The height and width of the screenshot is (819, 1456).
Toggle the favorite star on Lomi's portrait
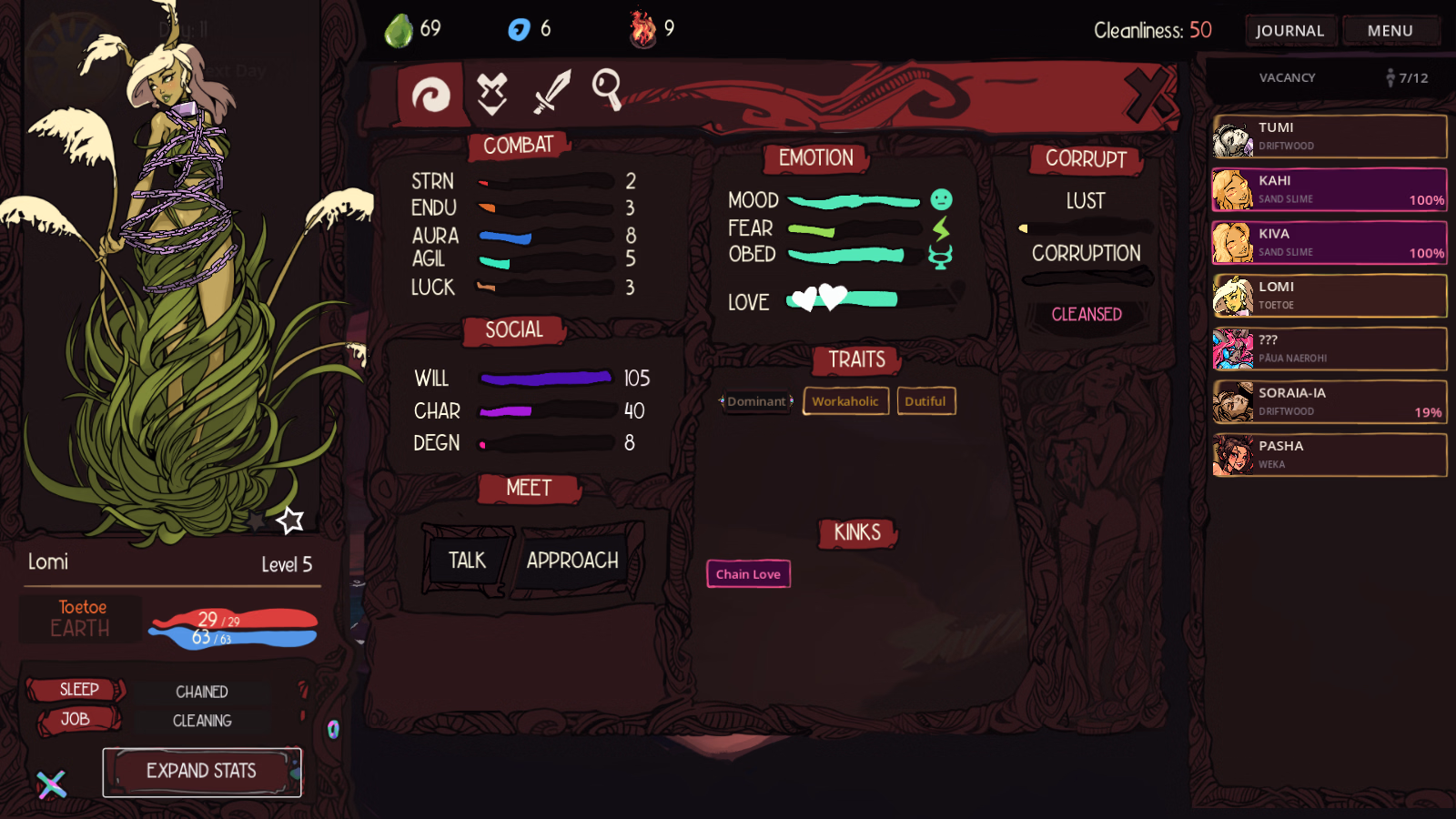290,521
